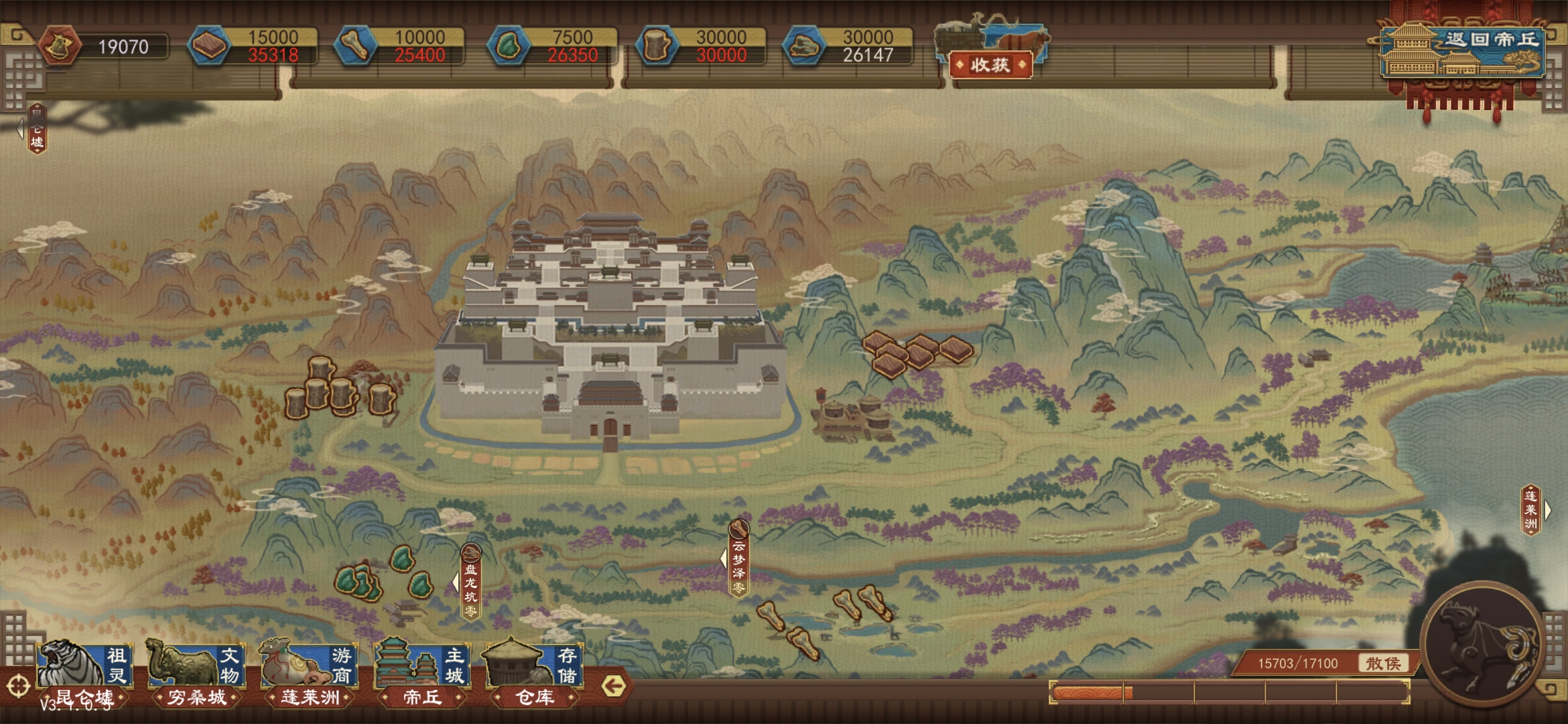1568x724 pixels.
Task: Open the round bronze beast emblem
Action: pyautogui.click(x=1484, y=644)
